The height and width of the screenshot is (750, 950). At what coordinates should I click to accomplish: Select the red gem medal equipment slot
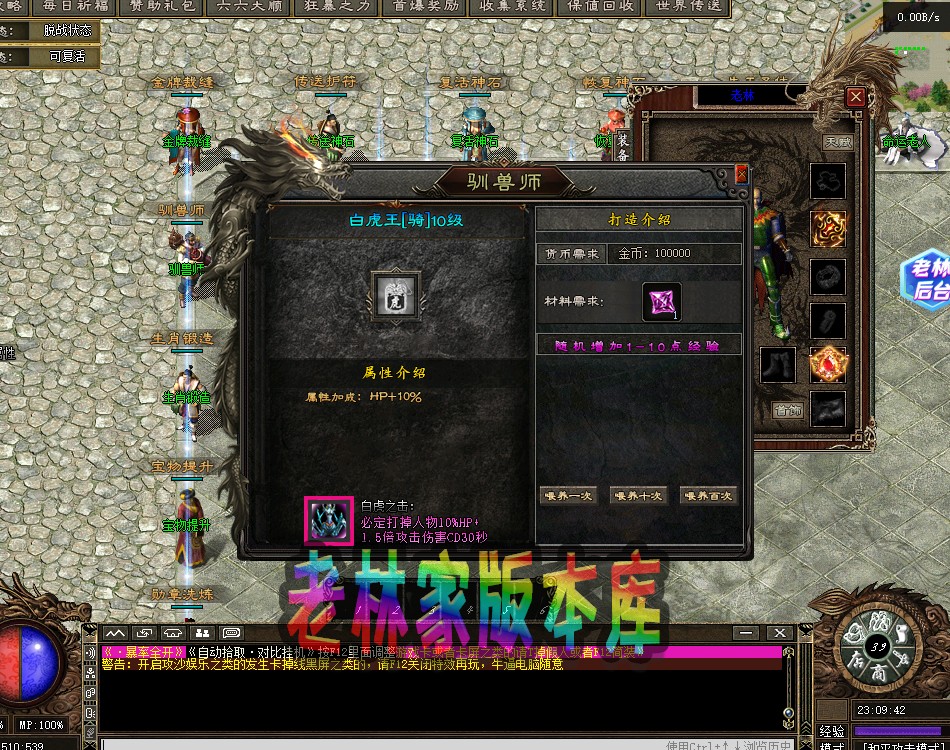[x=828, y=365]
